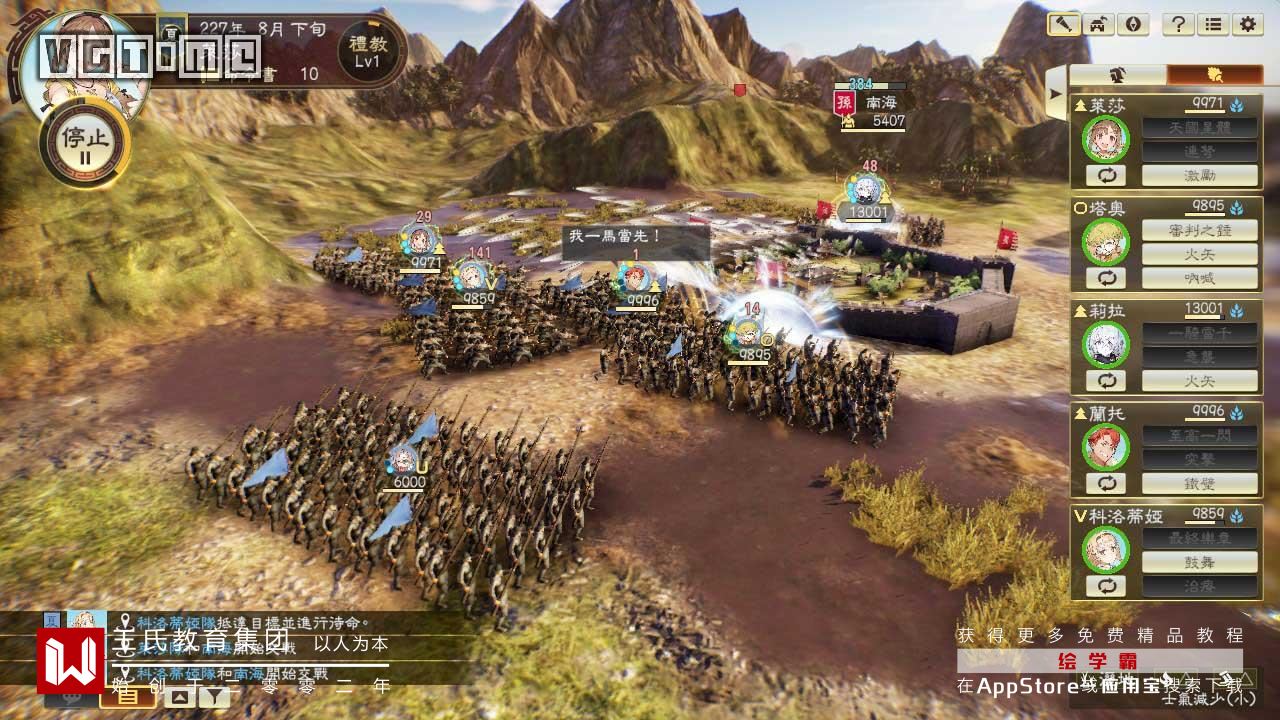
Task: Open the question mark help screen
Action: tap(1179, 24)
